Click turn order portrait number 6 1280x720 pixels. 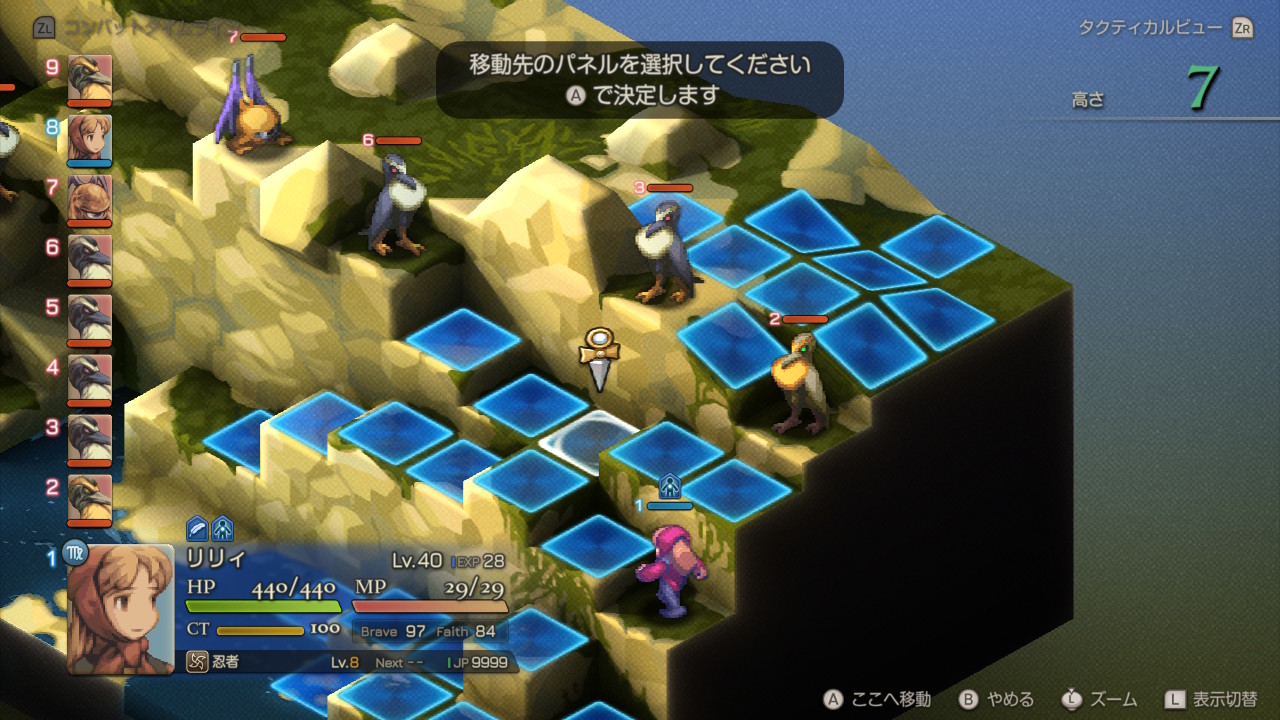pyautogui.click(x=90, y=259)
